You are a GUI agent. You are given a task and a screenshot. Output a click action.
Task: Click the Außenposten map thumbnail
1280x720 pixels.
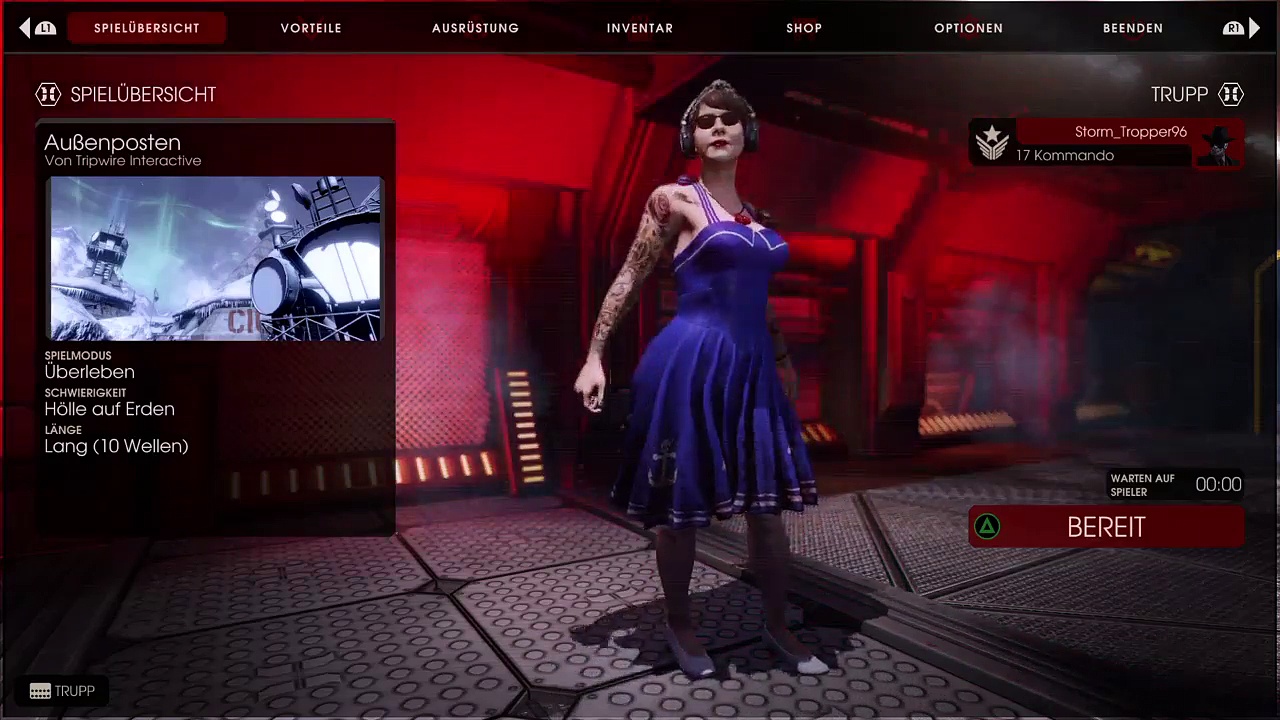215,259
